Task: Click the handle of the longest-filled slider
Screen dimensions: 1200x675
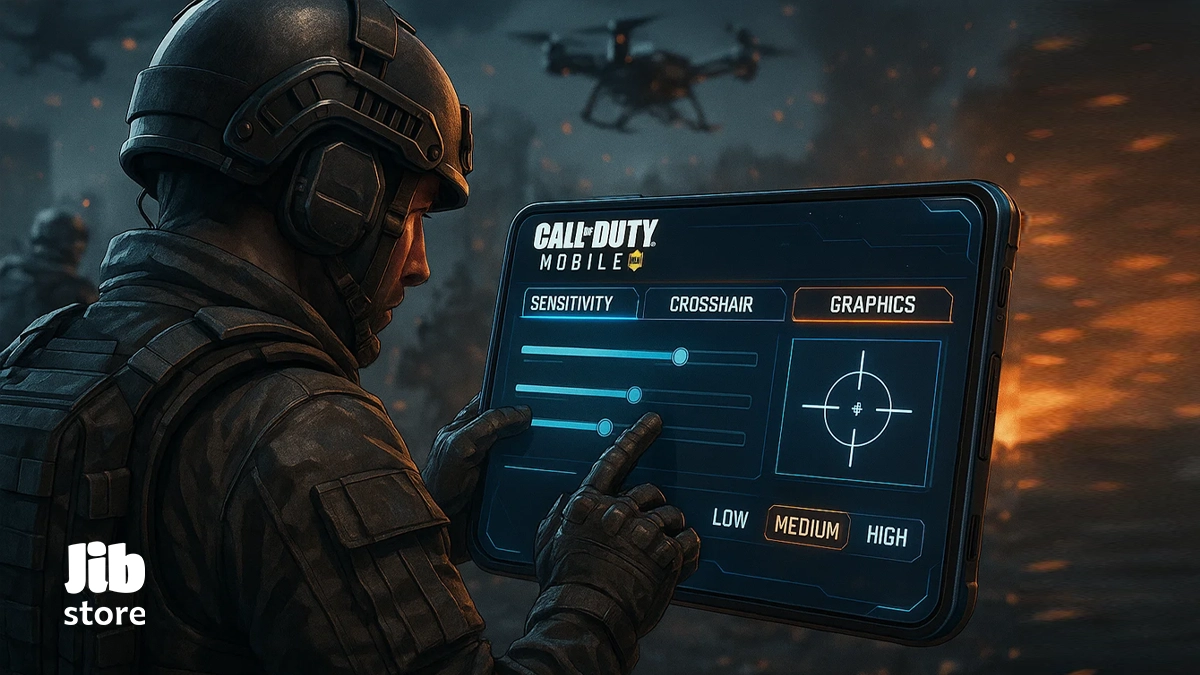Action: [680, 355]
